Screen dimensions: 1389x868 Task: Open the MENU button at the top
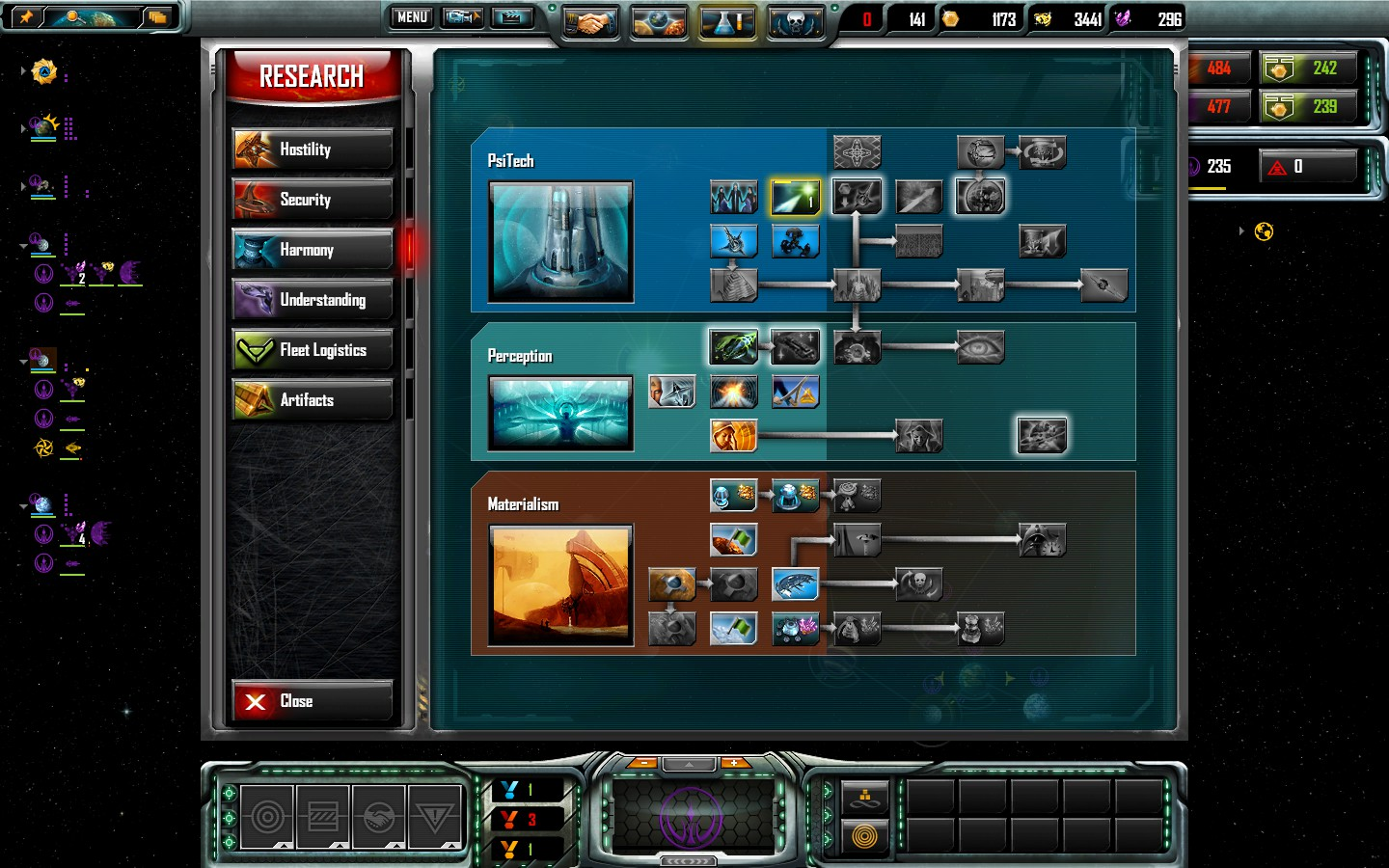(410, 17)
